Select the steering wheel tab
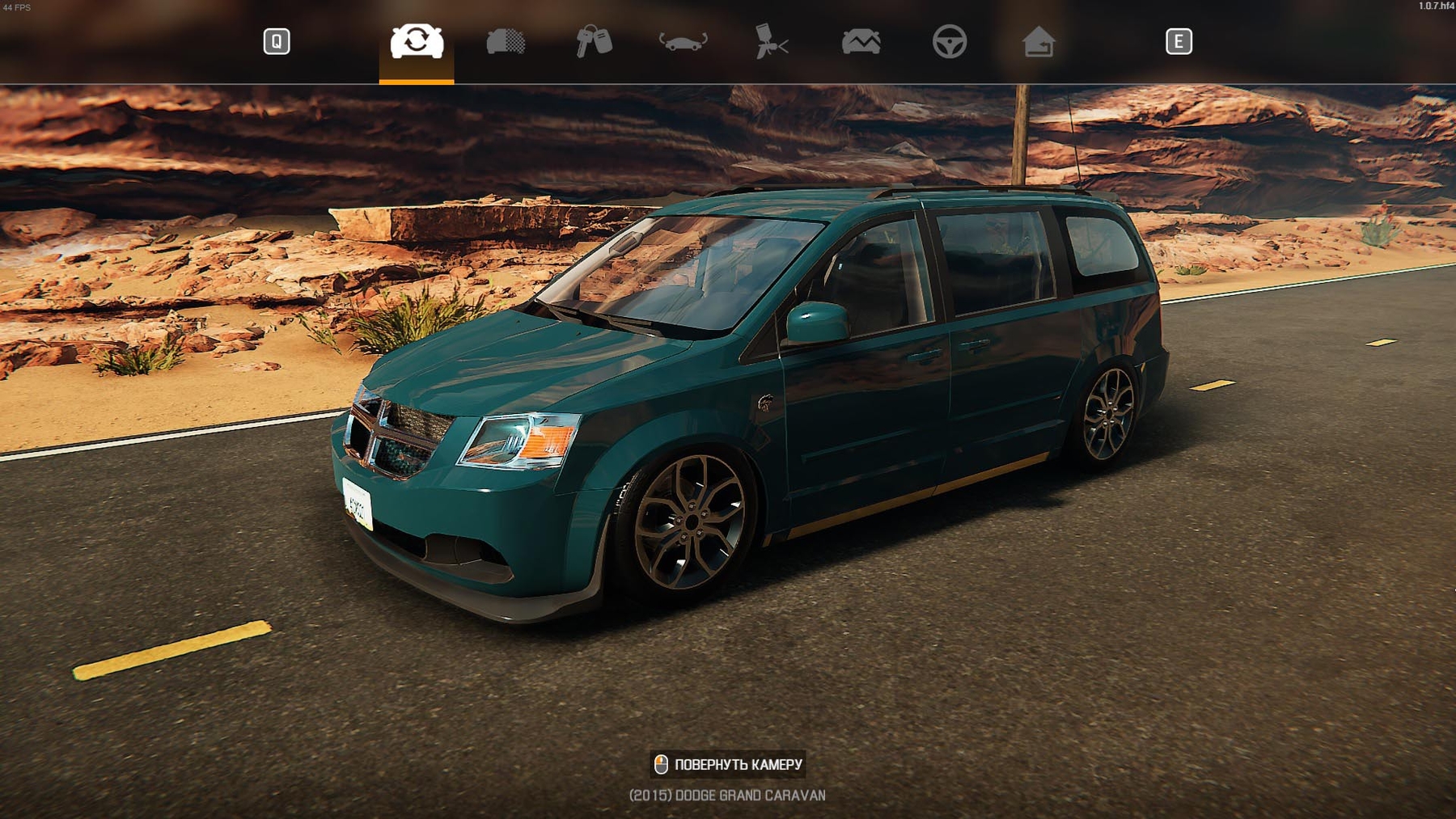Image resolution: width=1456 pixels, height=819 pixels. coord(949,41)
